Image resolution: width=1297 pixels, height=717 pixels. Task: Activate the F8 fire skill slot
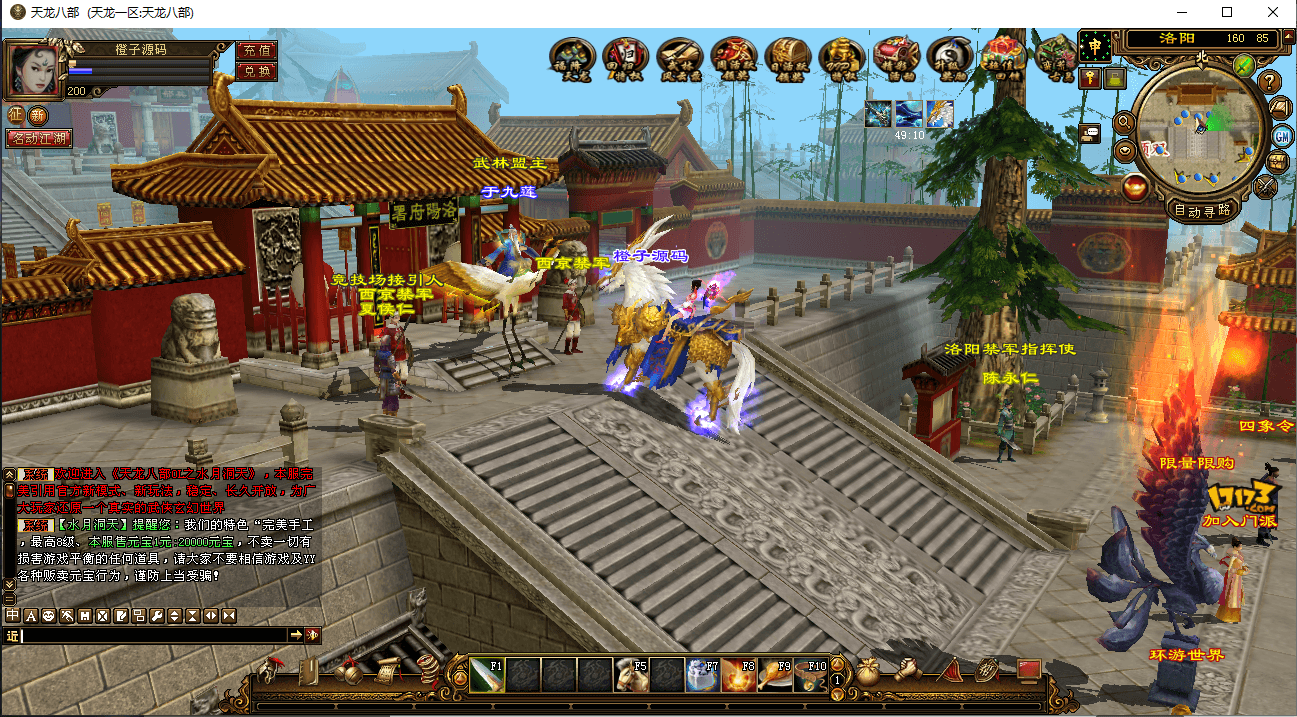pos(740,675)
